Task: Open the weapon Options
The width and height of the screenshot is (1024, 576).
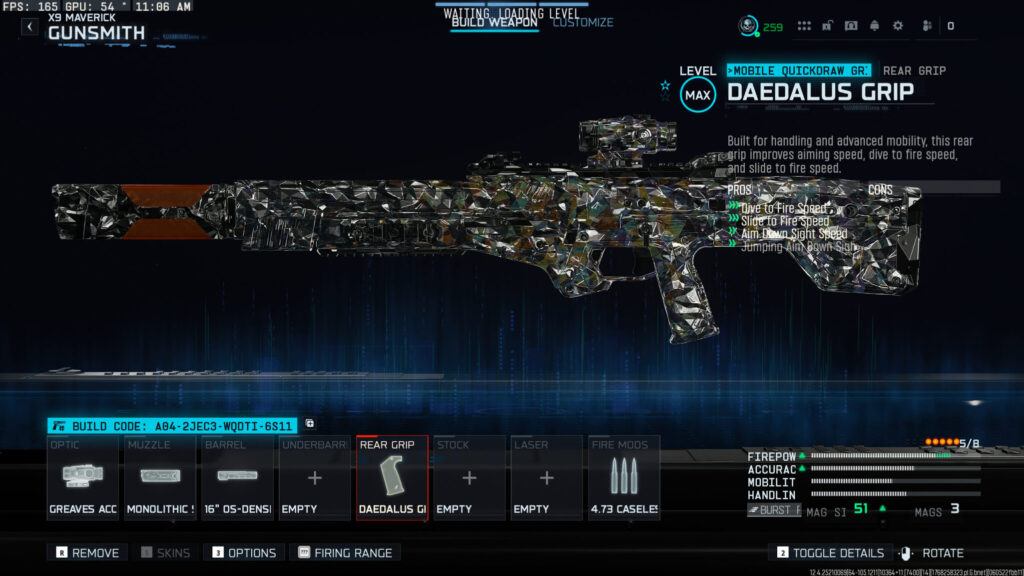Action: pos(243,552)
